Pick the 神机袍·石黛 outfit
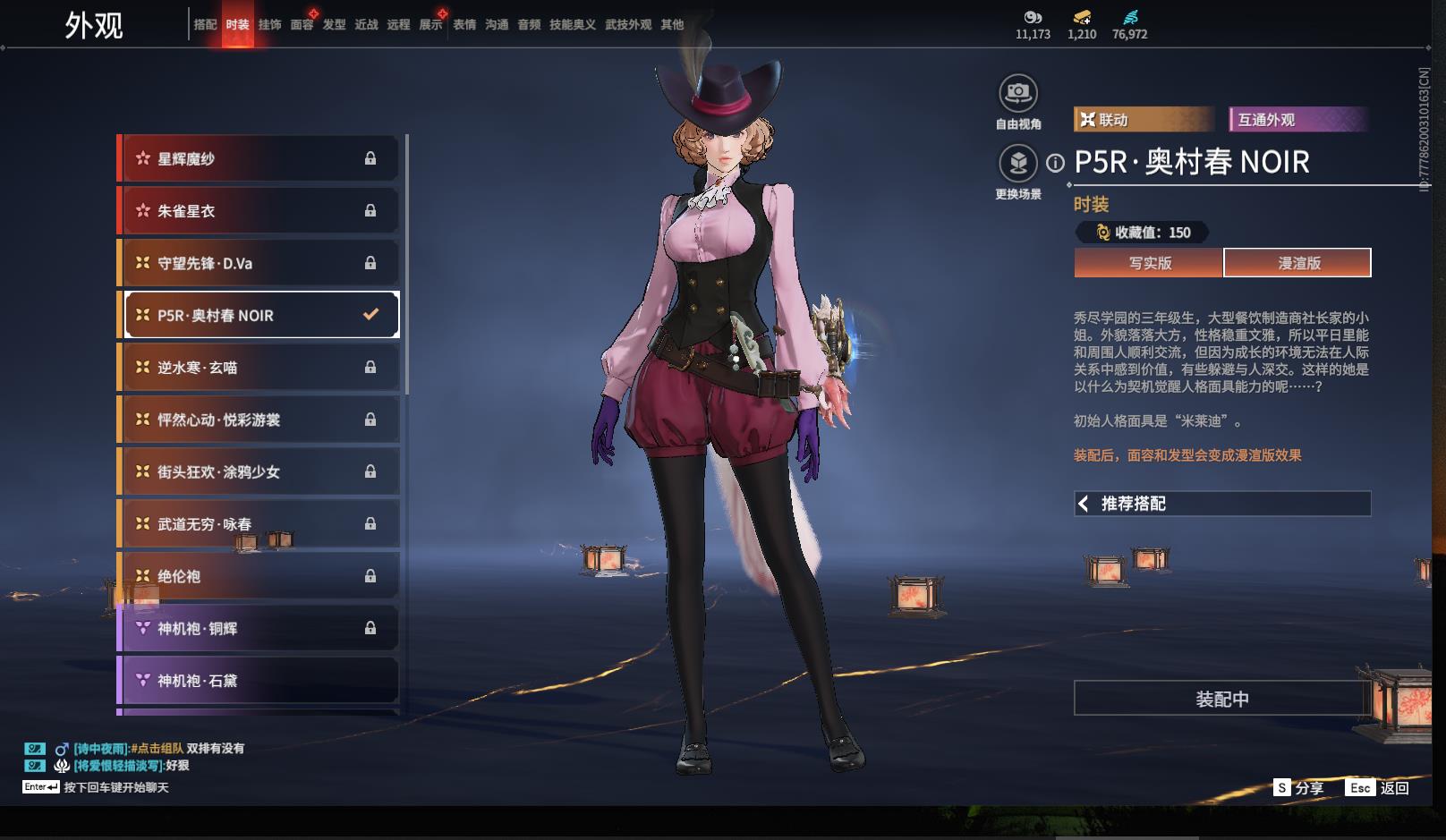 click(258, 681)
